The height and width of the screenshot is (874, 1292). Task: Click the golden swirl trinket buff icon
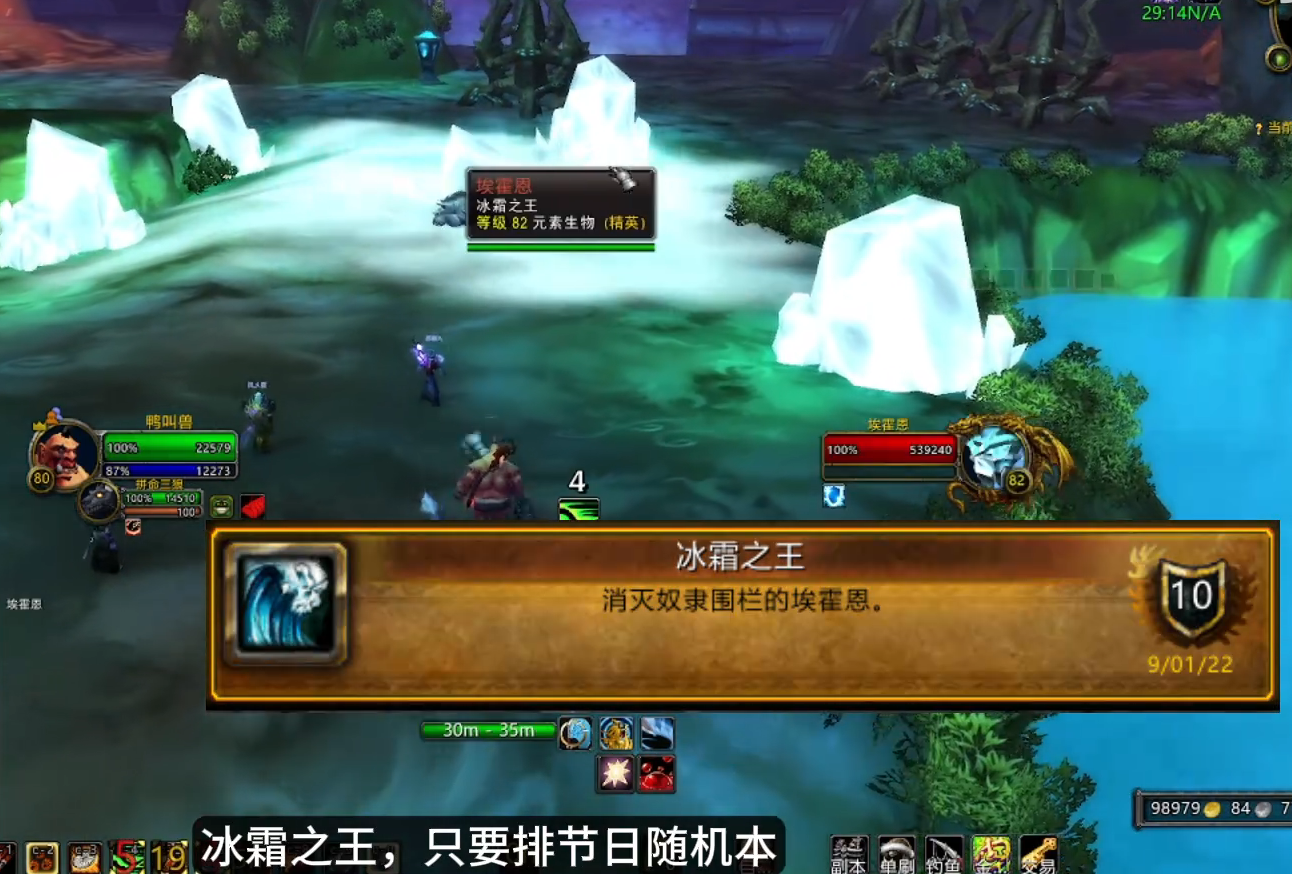pyautogui.click(x=616, y=733)
